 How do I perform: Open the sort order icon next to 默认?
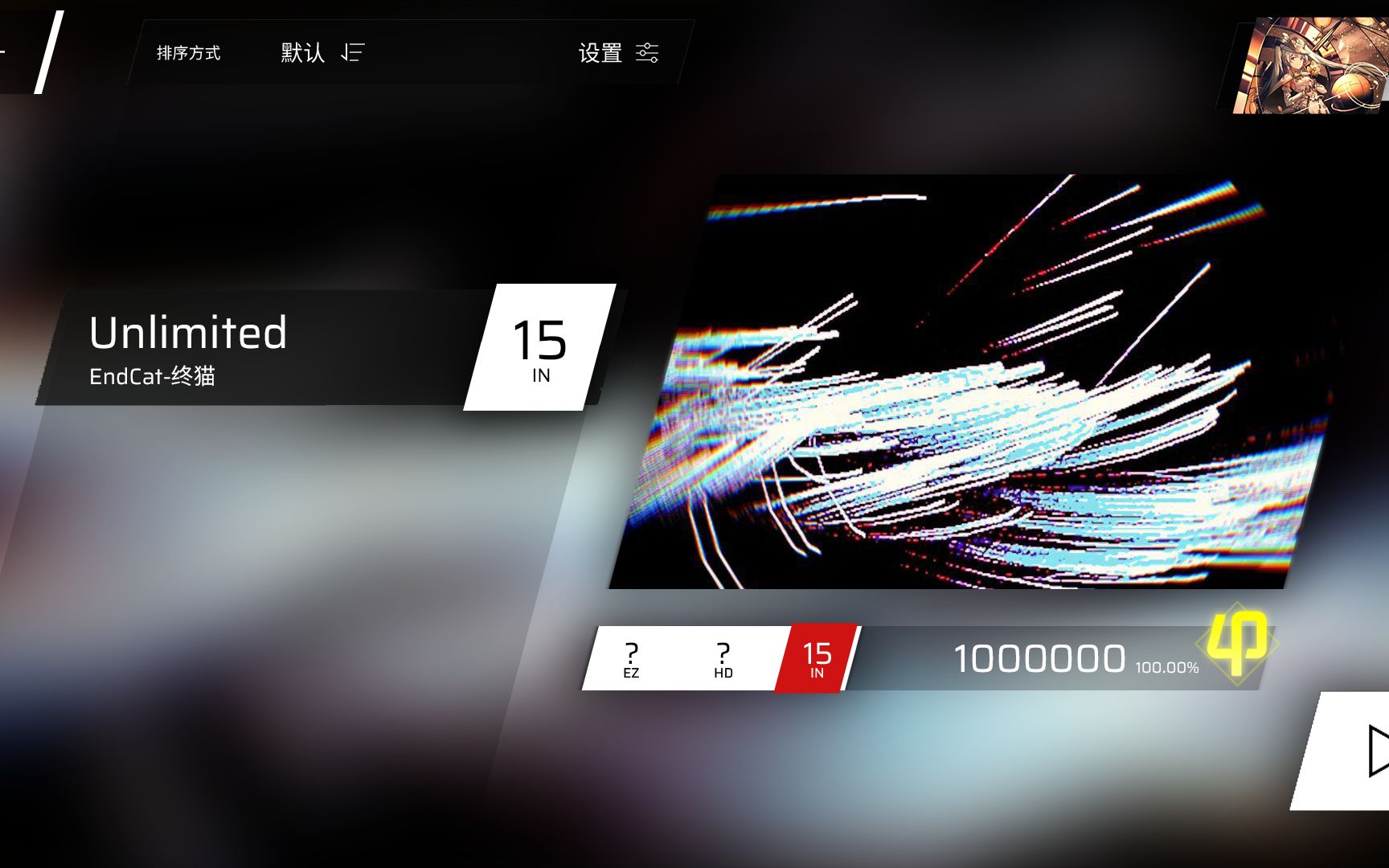(x=350, y=52)
